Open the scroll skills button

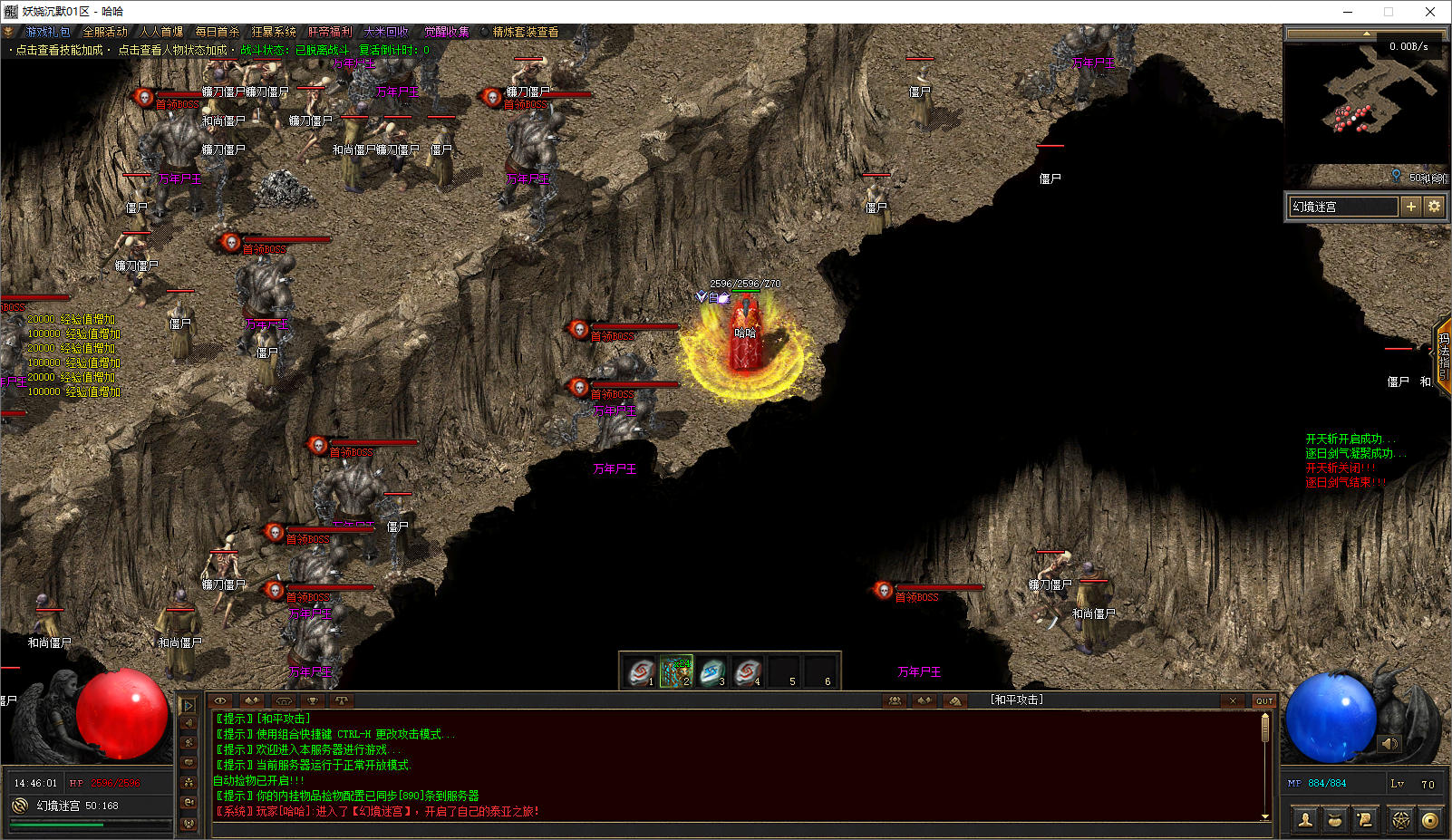point(1364,820)
